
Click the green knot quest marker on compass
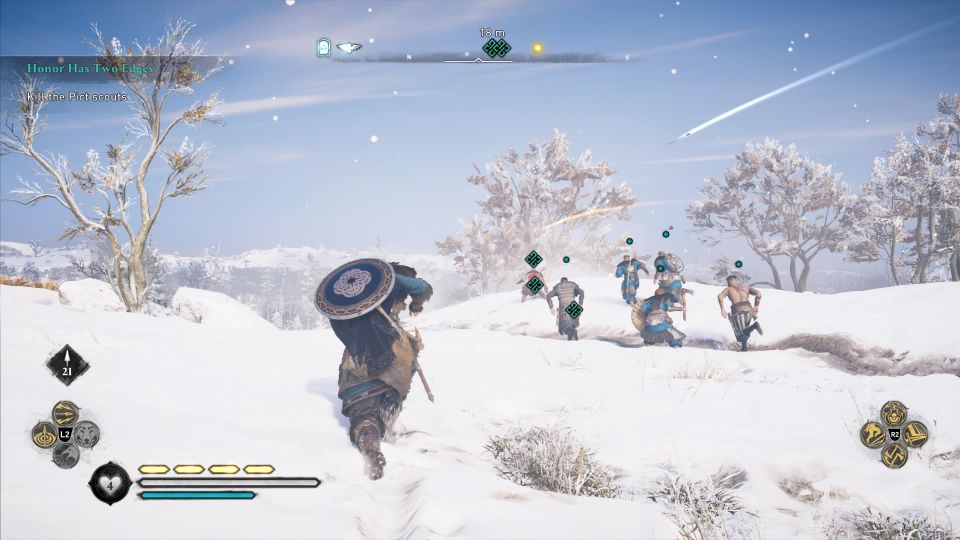496,48
